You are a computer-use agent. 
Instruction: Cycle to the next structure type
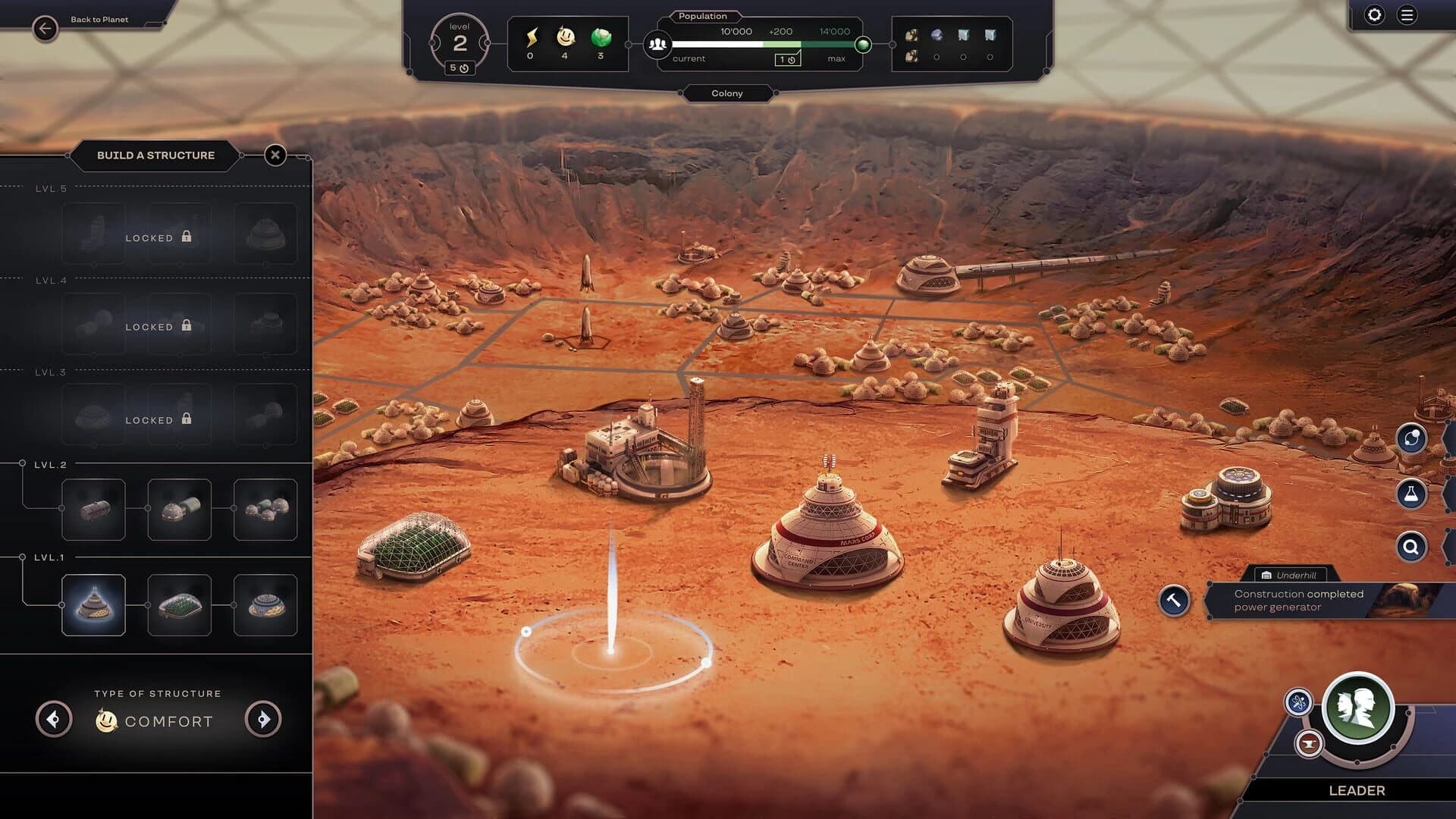pos(263,719)
